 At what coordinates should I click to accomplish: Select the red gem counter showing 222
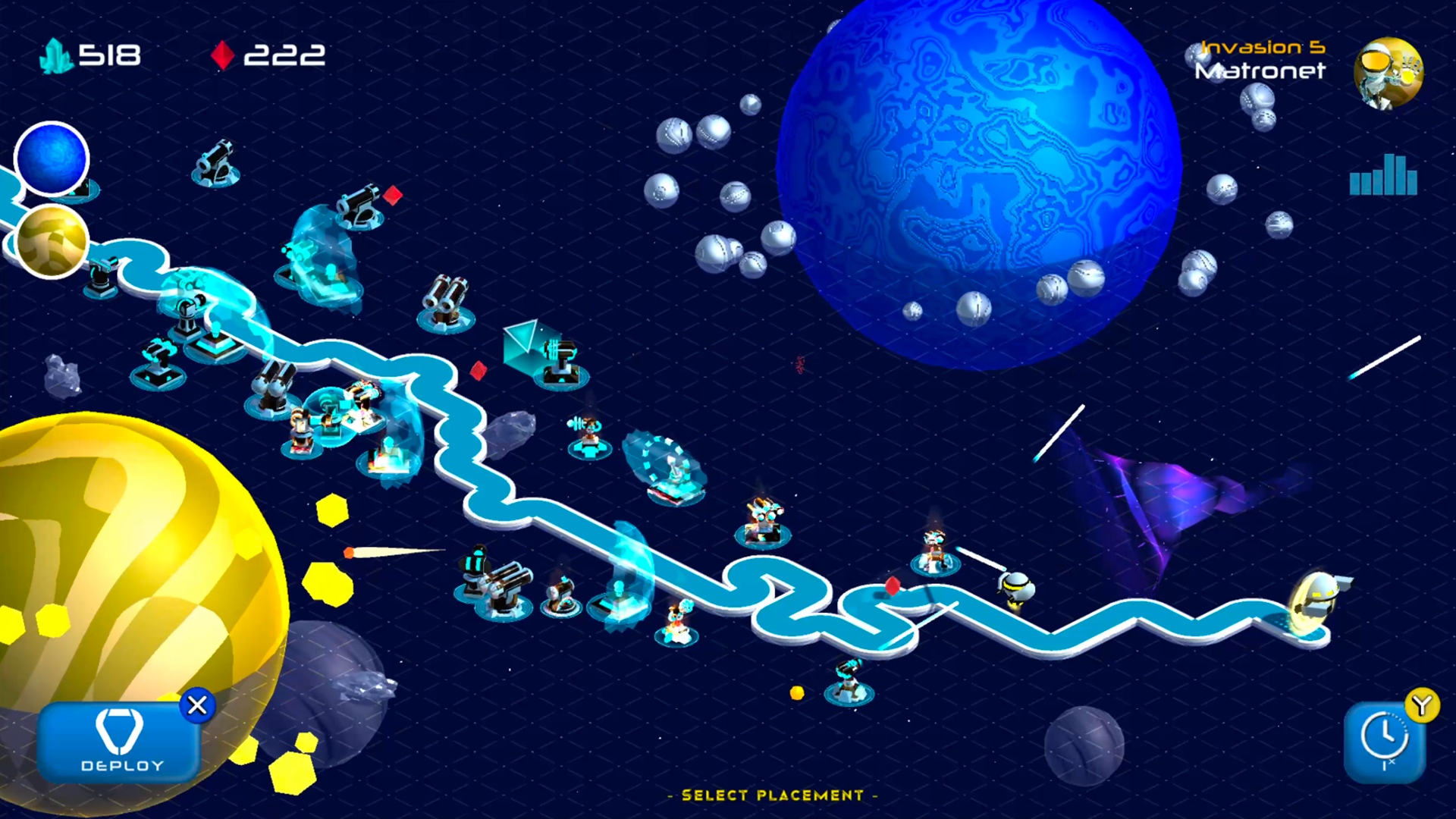pyautogui.click(x=269, y=55)
